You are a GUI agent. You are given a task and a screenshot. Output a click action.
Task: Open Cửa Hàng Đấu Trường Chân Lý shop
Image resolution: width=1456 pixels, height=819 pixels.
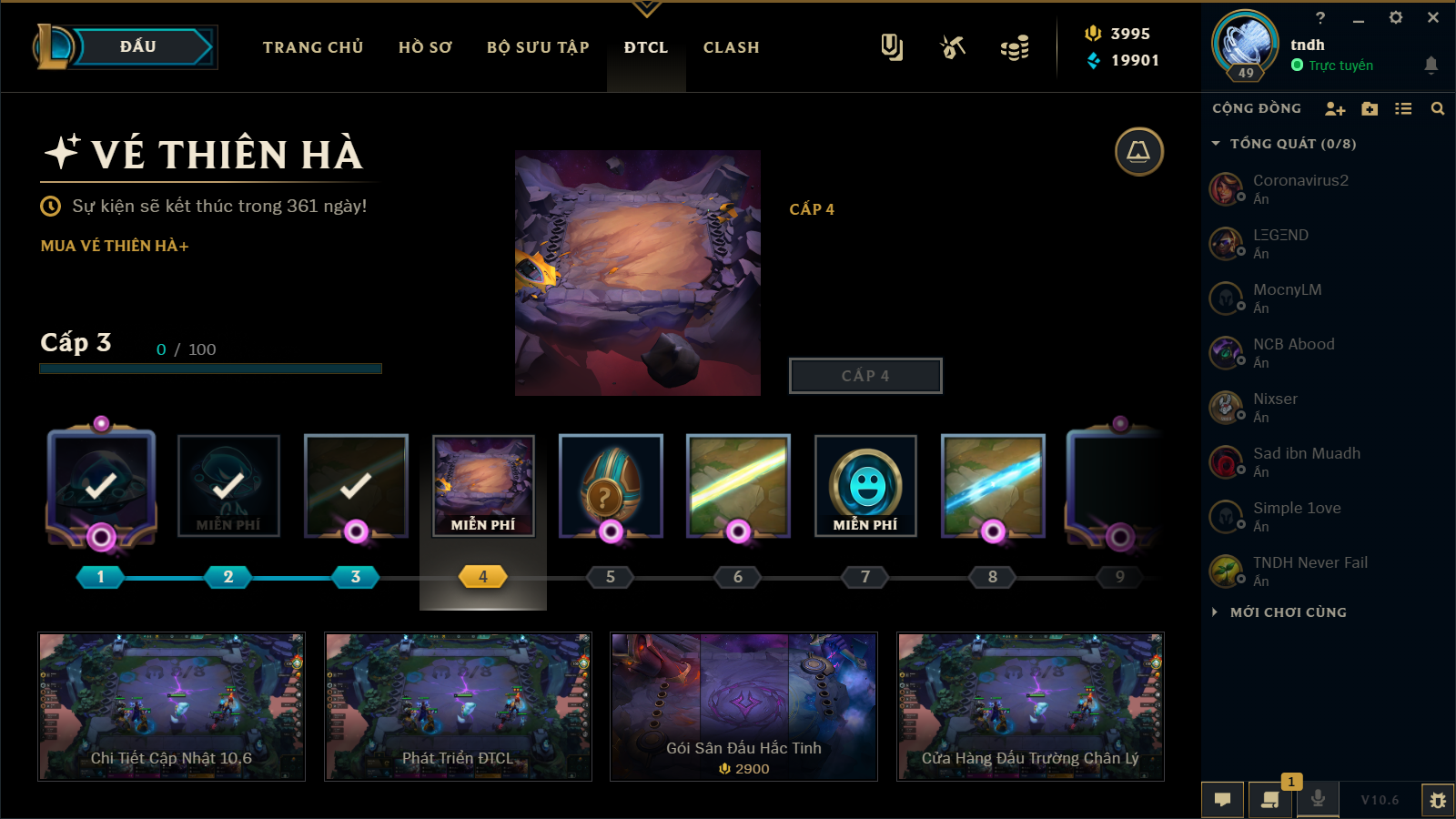(x=1030, y=707)
